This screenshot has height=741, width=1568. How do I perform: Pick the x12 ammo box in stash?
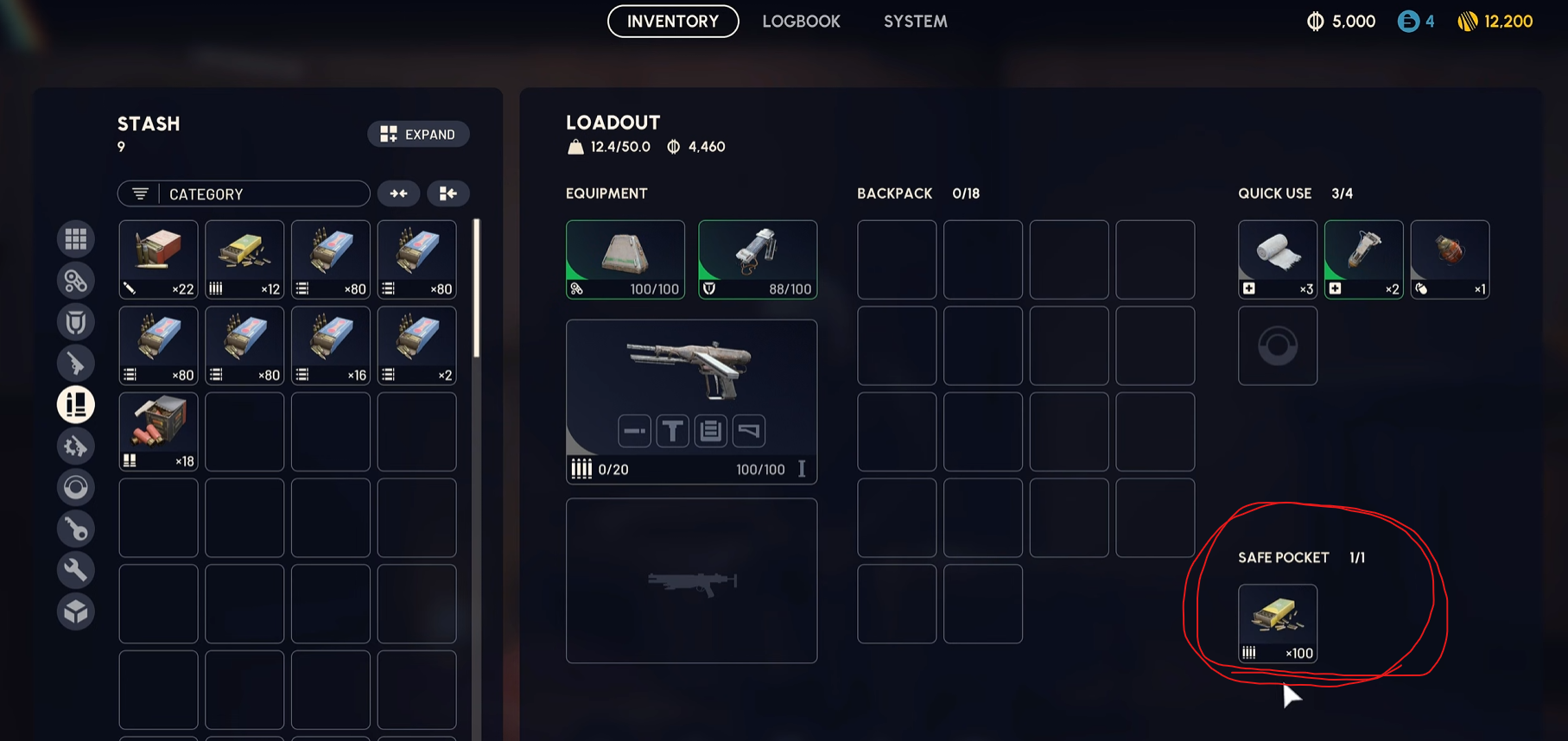coord(244,259)
